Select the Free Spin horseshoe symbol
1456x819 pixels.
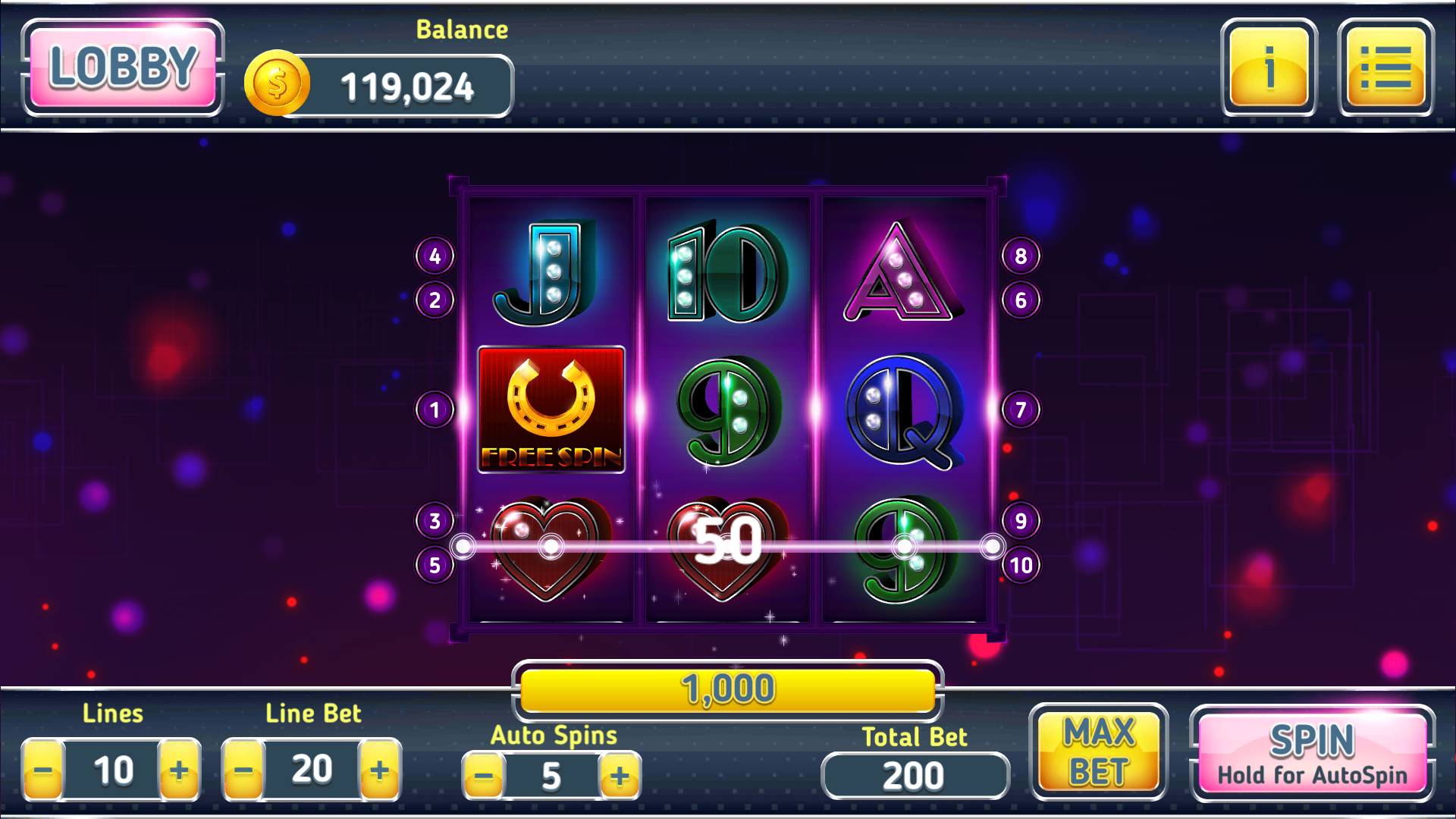pos(551,409)
